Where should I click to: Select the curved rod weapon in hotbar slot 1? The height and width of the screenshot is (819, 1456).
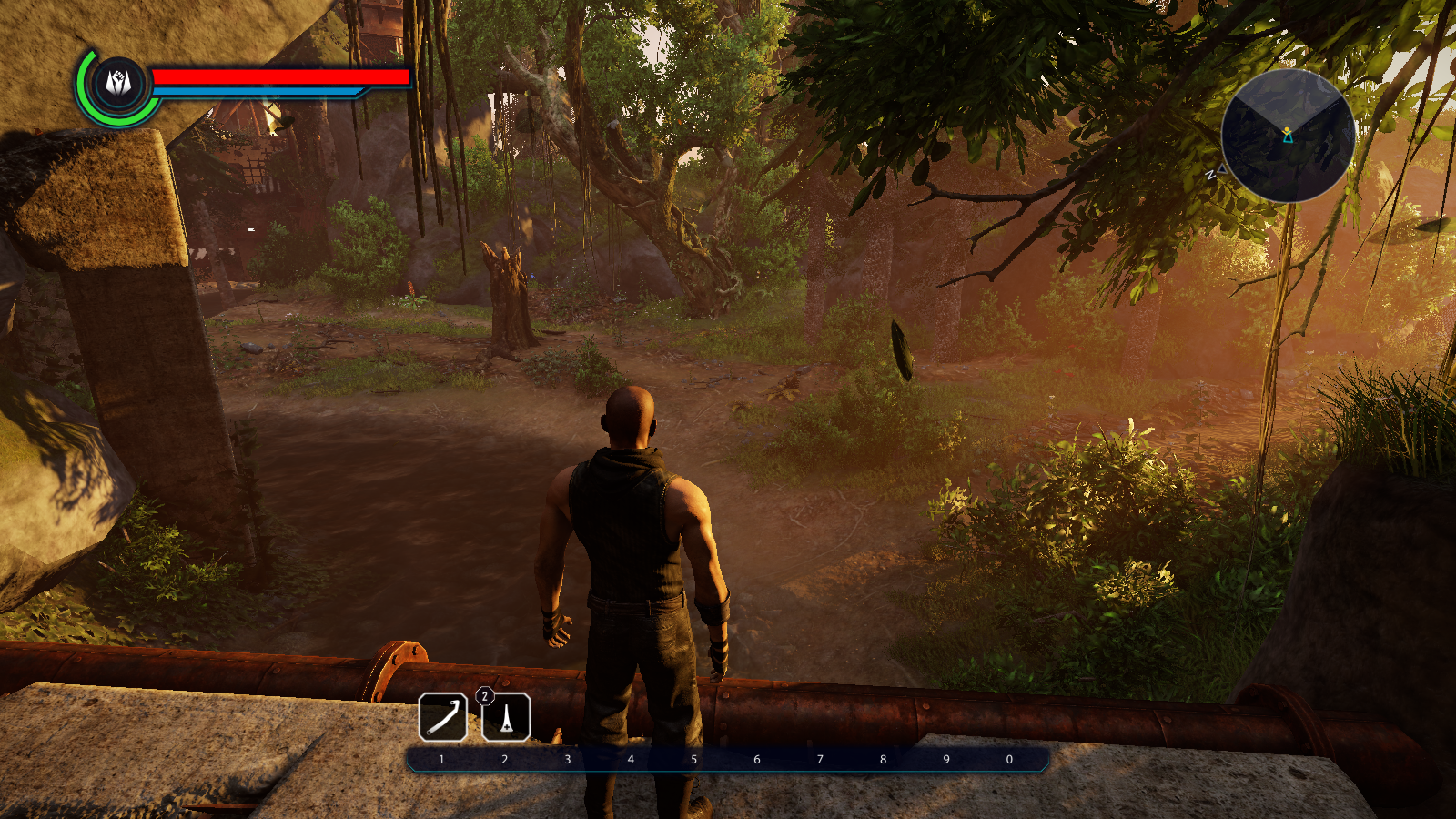tap(443, 716)
